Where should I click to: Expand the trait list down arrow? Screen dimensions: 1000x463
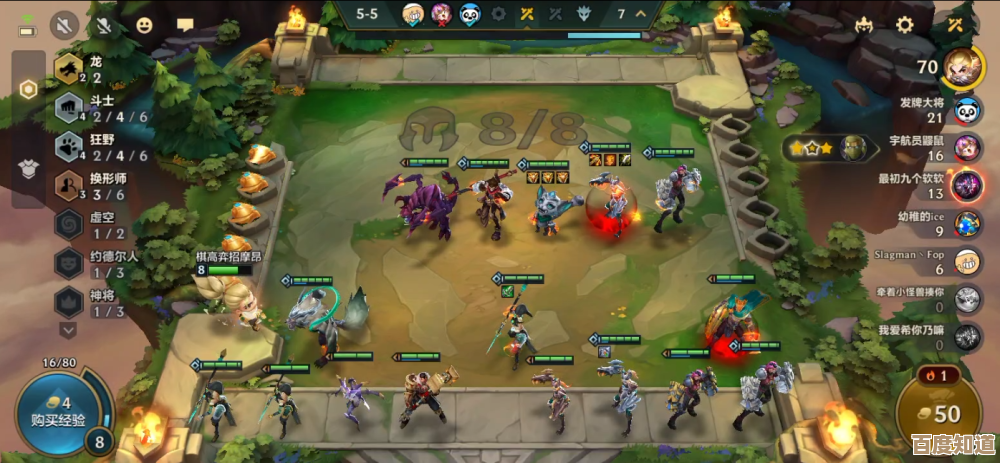68,329
